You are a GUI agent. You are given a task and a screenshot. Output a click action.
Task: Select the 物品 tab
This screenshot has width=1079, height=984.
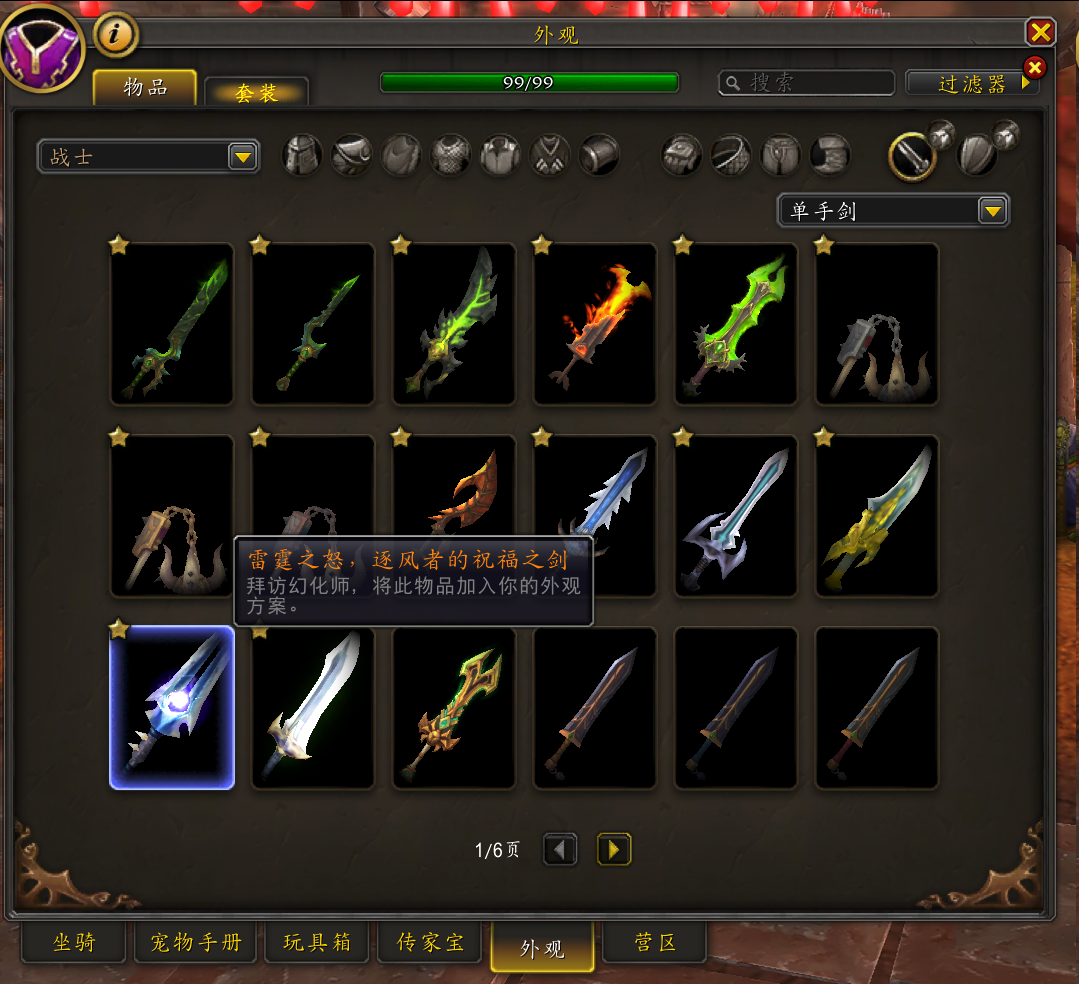pyautogui.click(x=145, y=87)
